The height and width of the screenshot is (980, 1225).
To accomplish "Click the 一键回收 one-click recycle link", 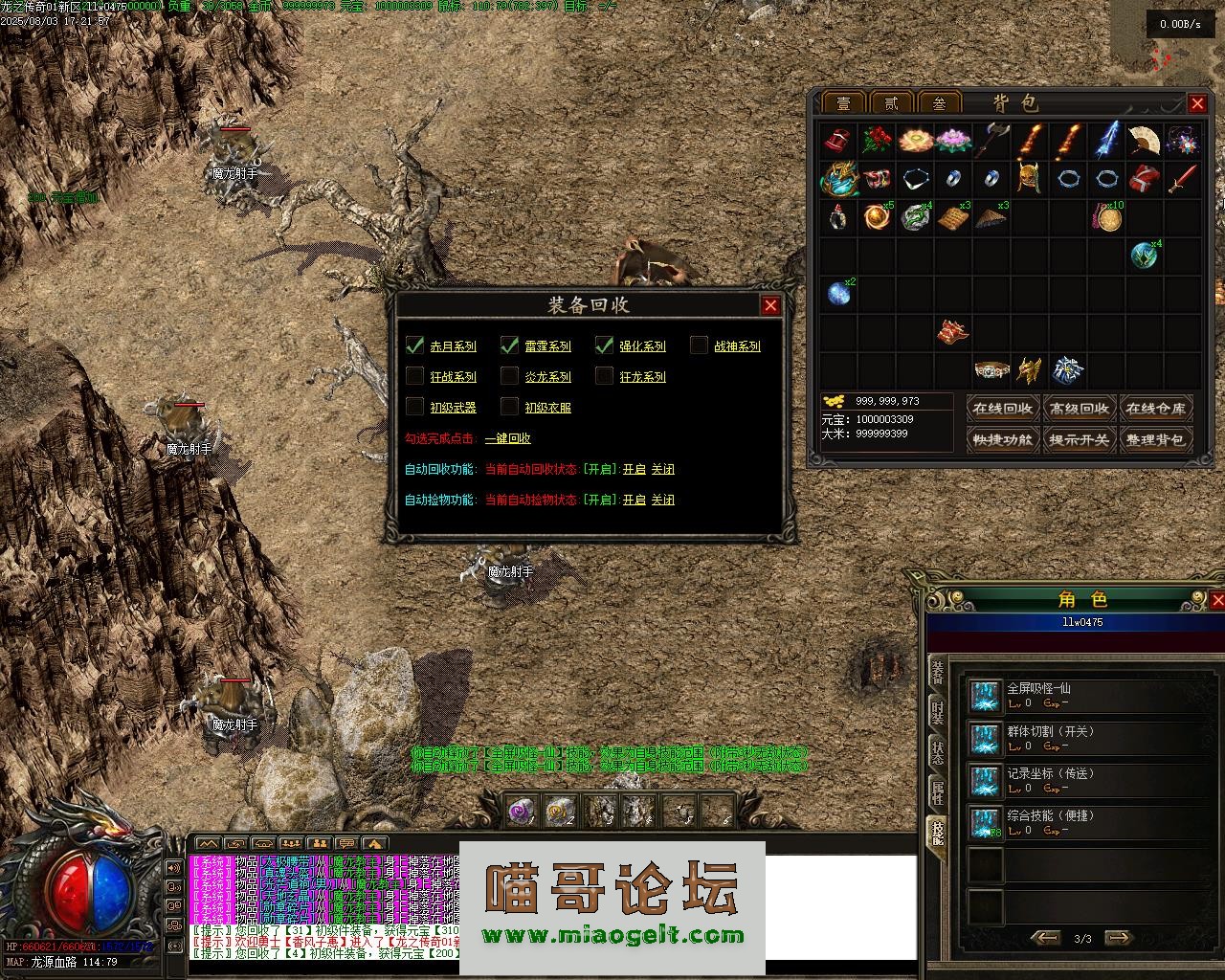I will click(507, 438).
